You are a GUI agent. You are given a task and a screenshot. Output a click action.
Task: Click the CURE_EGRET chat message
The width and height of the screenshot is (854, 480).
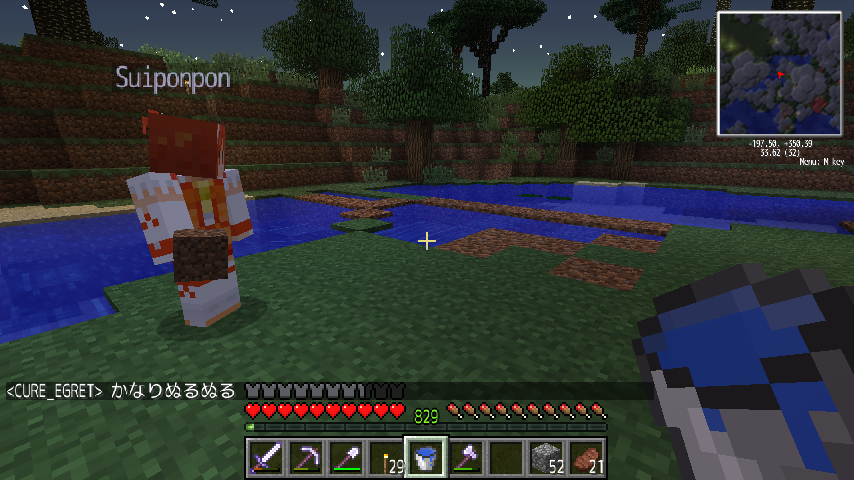120,390
